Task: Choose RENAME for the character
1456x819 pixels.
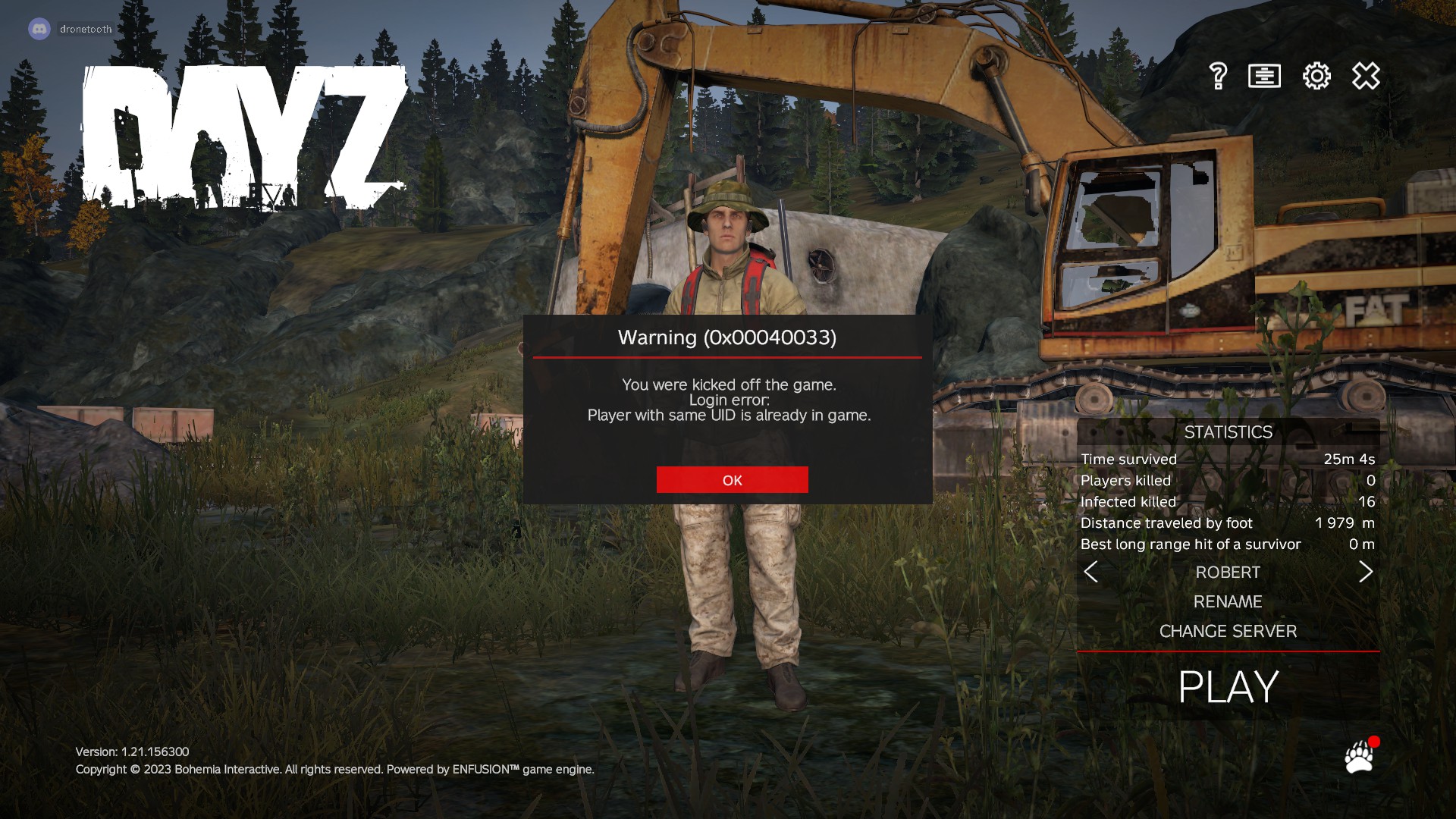Action: [x=1228, y=601]
